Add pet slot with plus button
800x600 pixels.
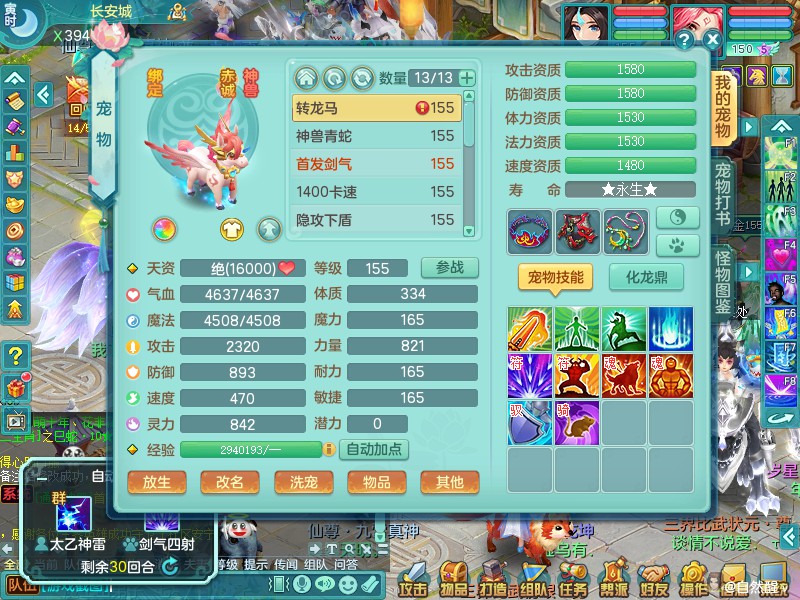466,78
